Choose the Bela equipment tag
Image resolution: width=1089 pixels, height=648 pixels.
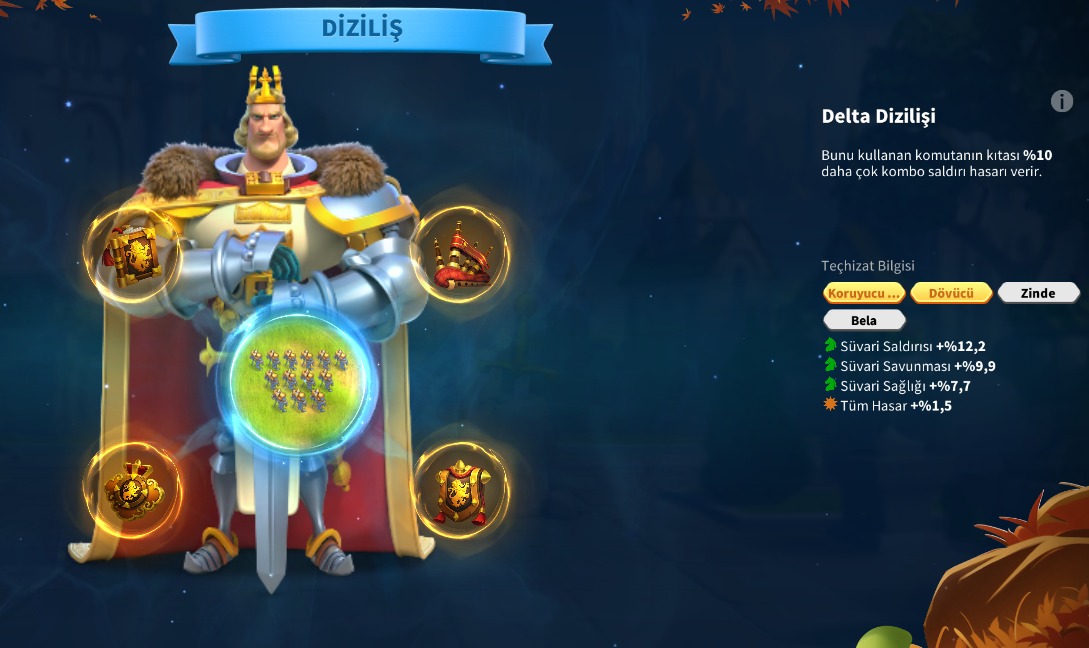[864, 320]
